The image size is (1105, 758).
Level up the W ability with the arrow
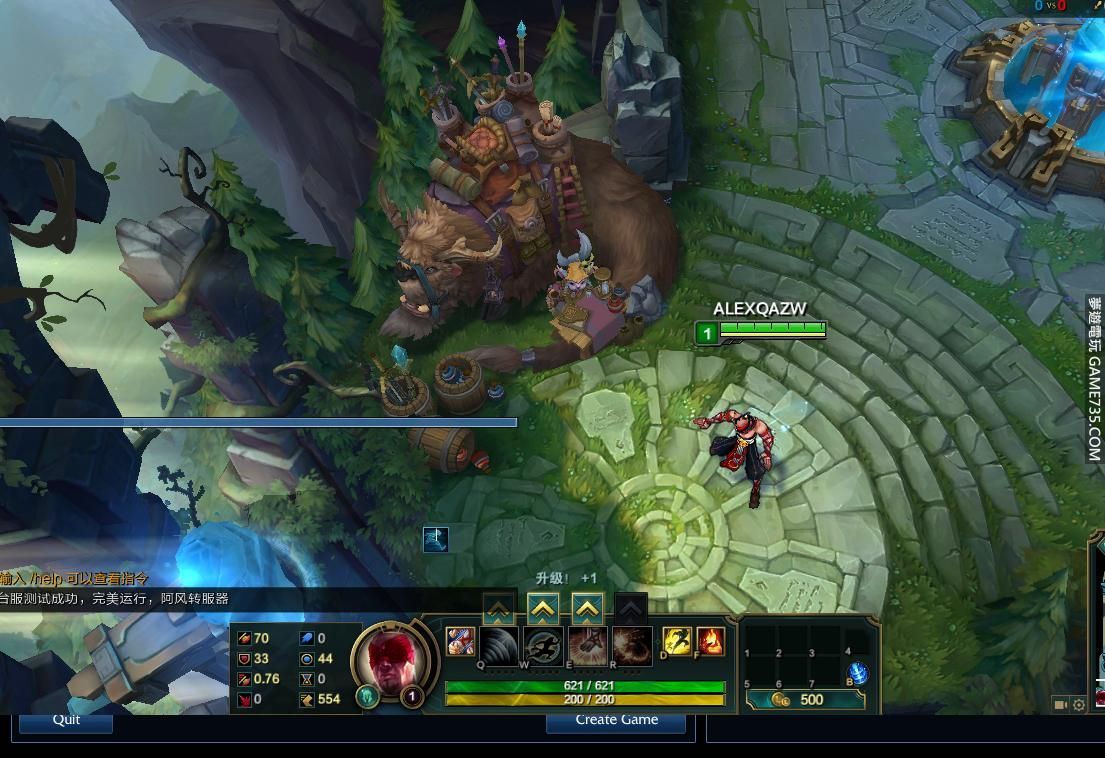[543, 607]
